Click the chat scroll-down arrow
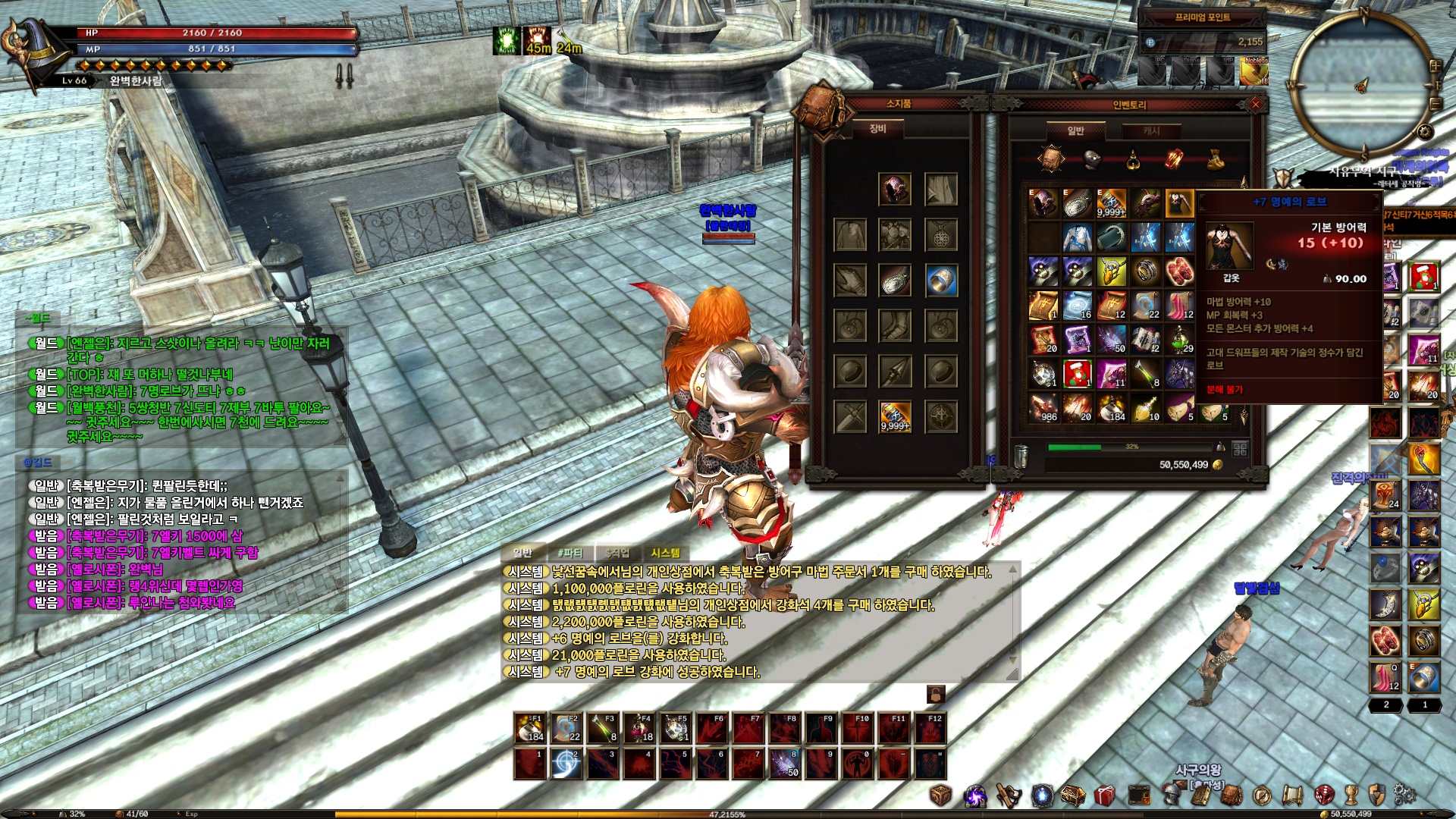 pos(1012,658)
